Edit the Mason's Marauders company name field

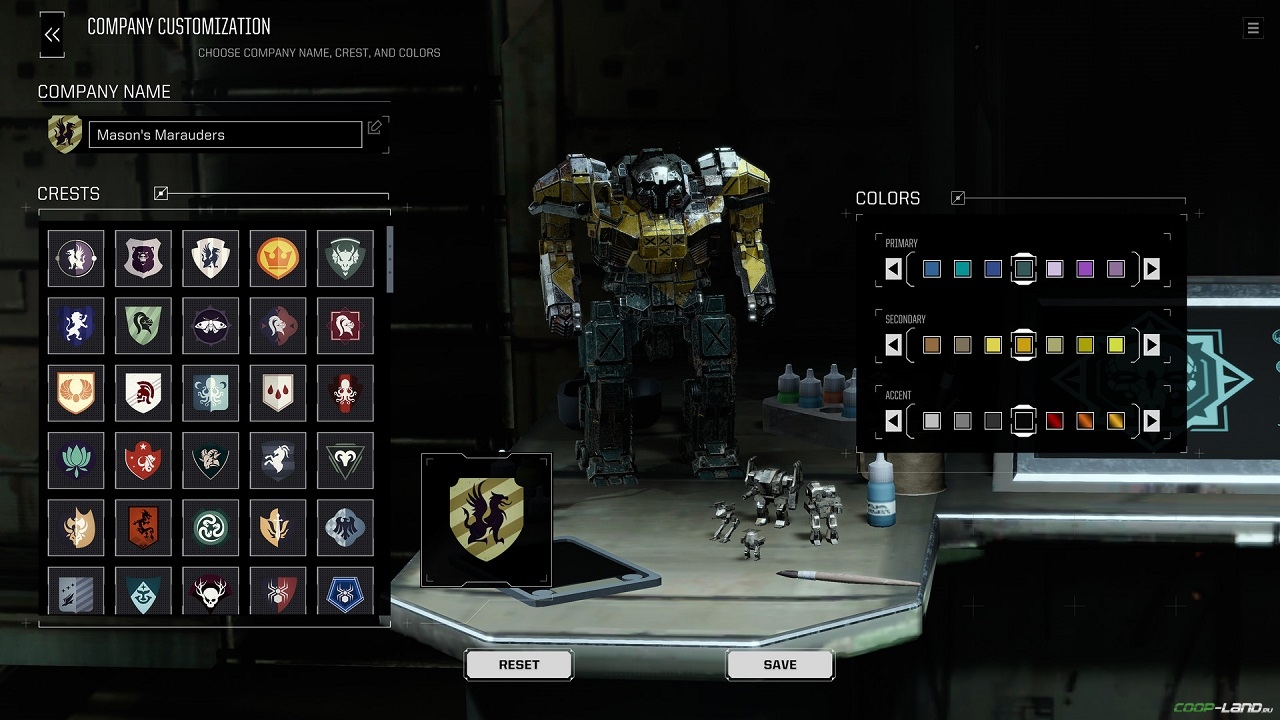tap(225, 135)
